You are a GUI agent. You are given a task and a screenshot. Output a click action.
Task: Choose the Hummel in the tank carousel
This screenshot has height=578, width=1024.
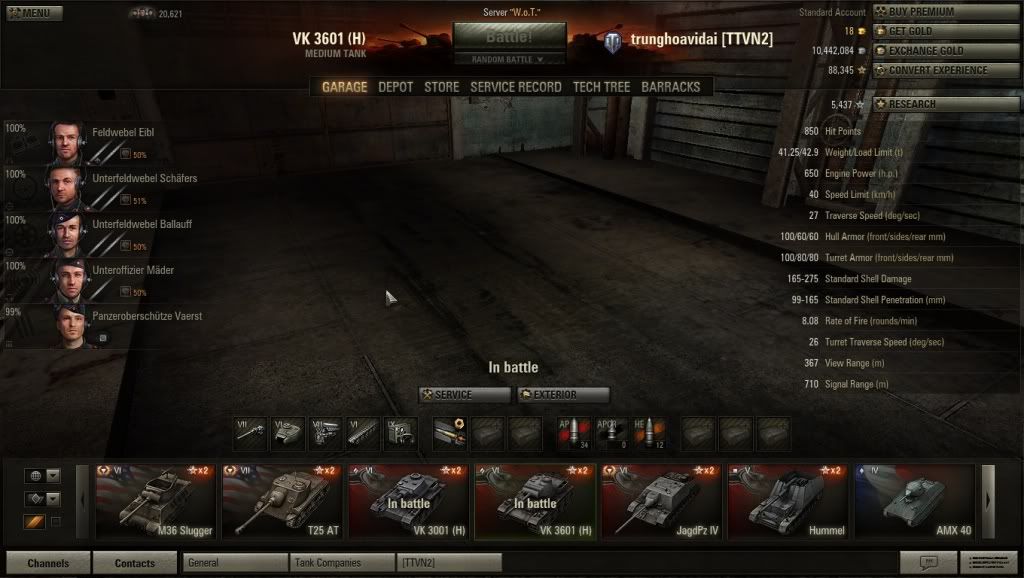(x=786, y=502)
